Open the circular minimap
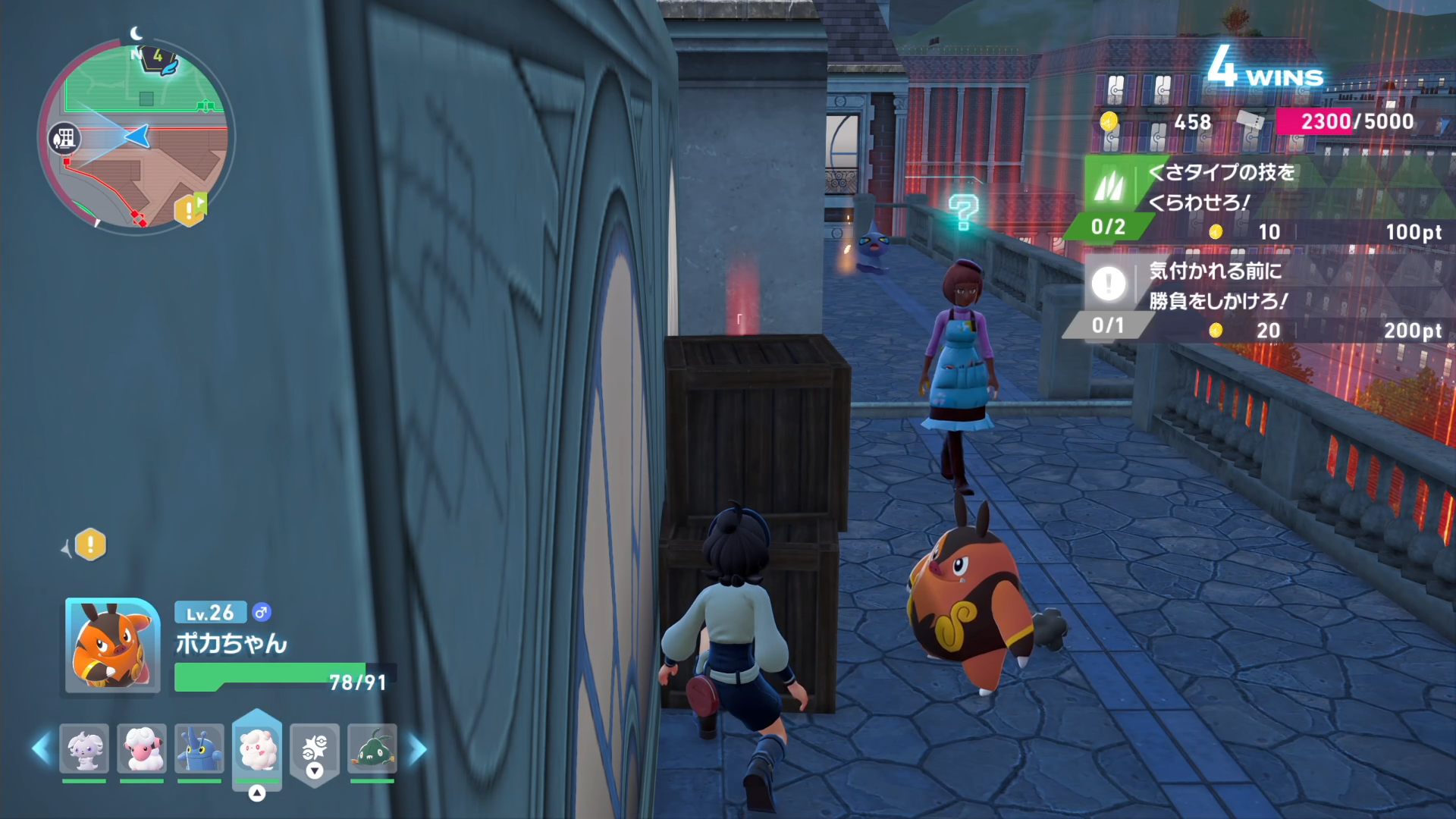The image size is (1456, 819). click(x=136, y=136)
